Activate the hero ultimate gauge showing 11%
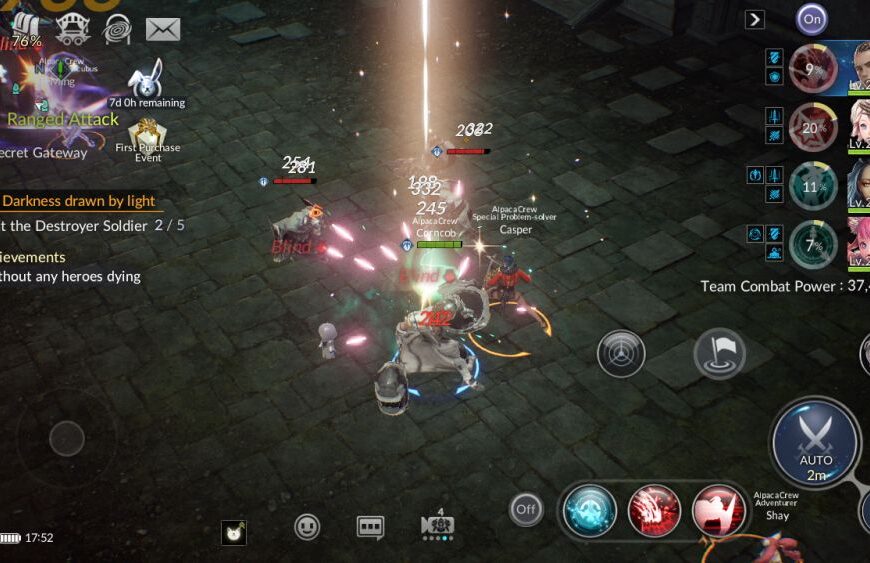The height and width of the screenshot is (563, 870). [x=813, y=186]
